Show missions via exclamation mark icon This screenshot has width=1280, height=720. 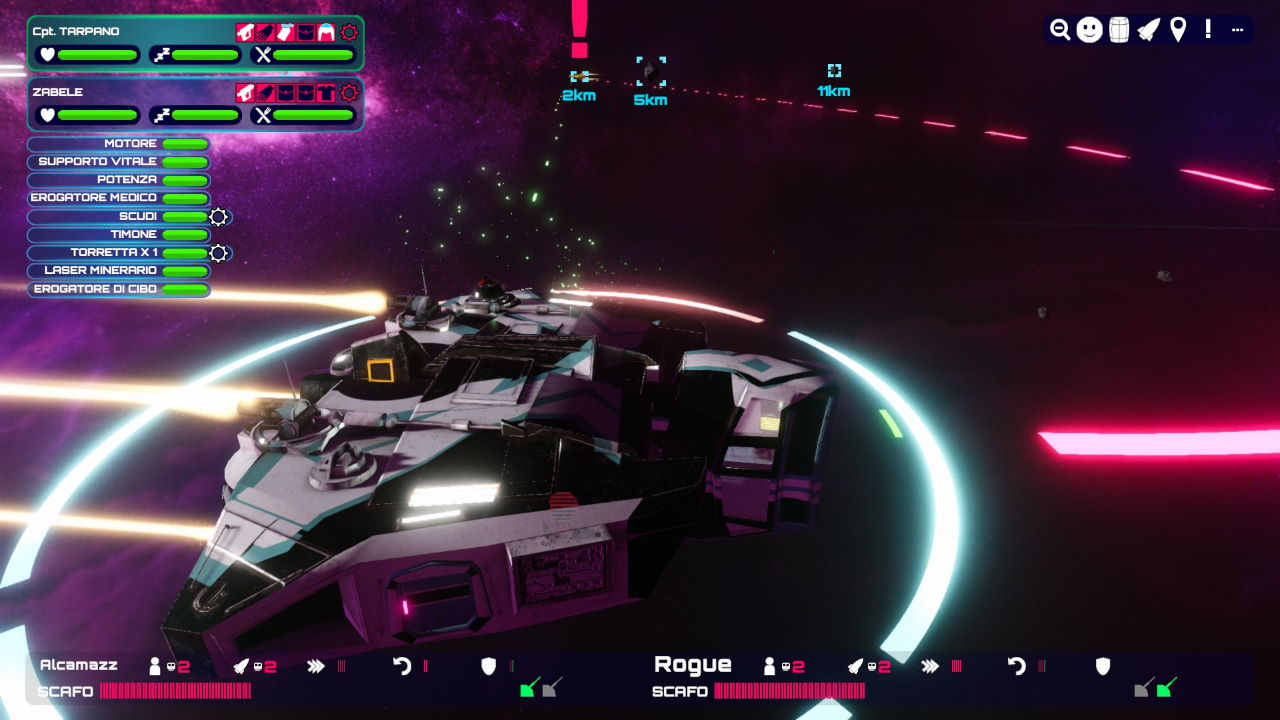click(x=1208, y=29)
